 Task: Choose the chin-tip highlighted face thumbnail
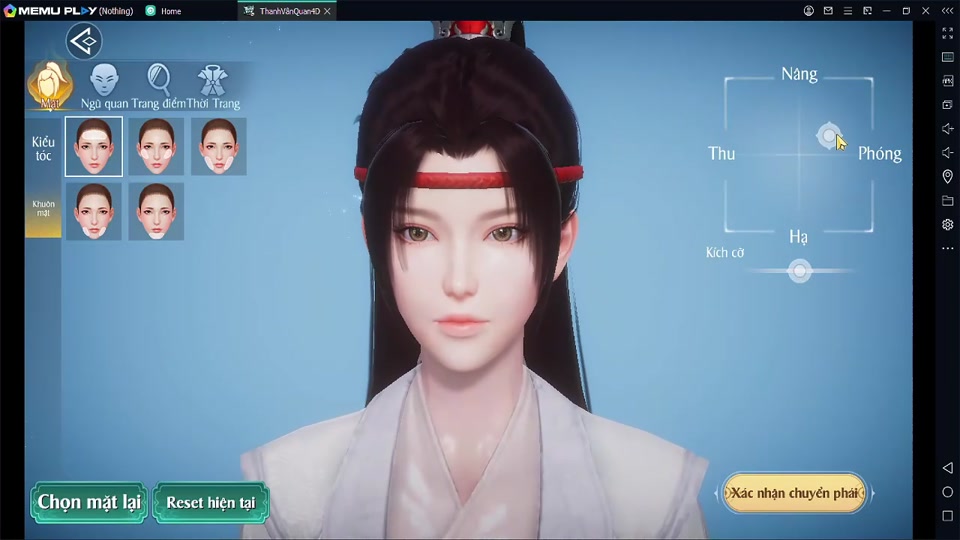pos(156,211)
